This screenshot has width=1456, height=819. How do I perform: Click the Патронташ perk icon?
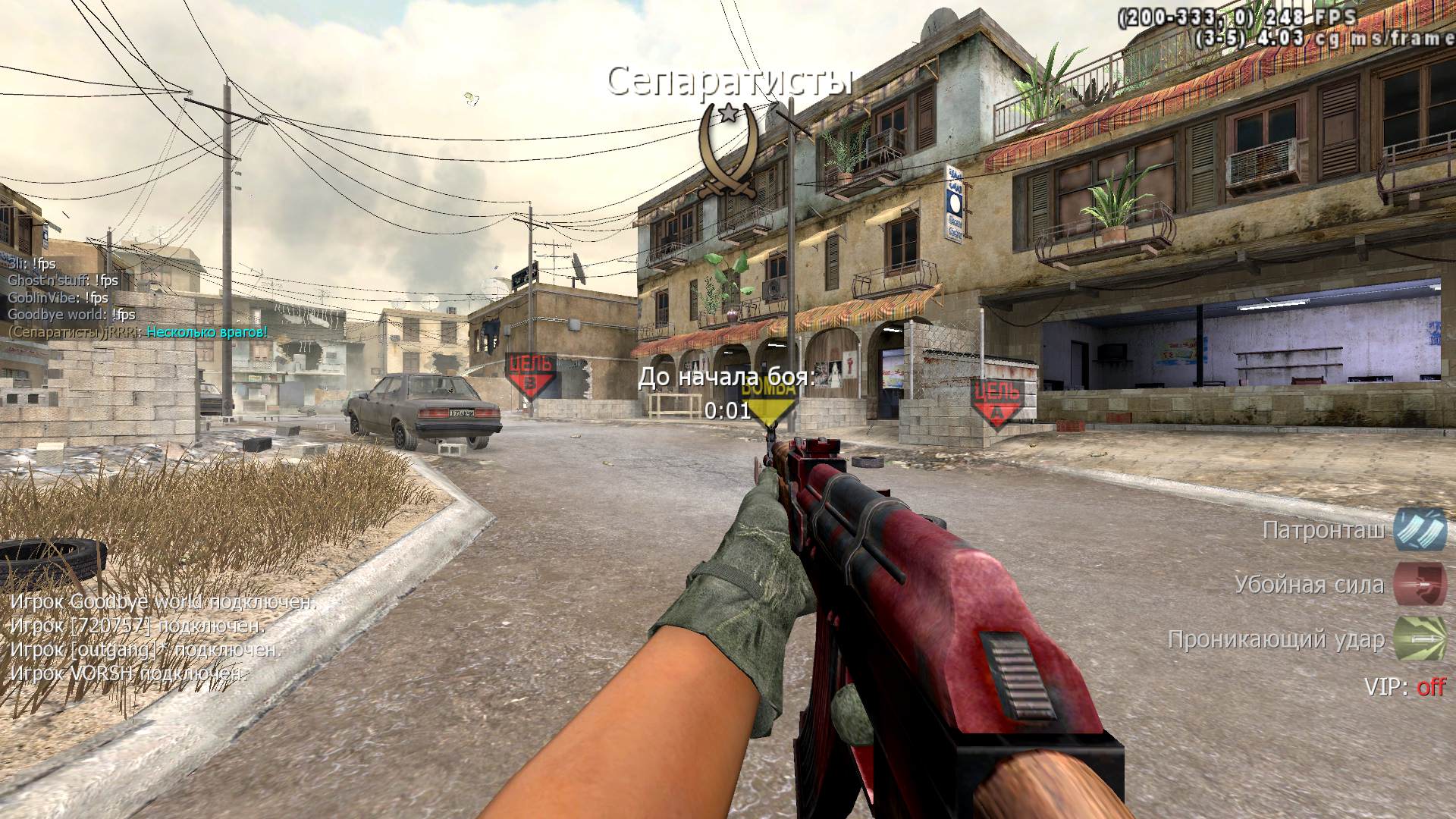(x=1420, y=529)
